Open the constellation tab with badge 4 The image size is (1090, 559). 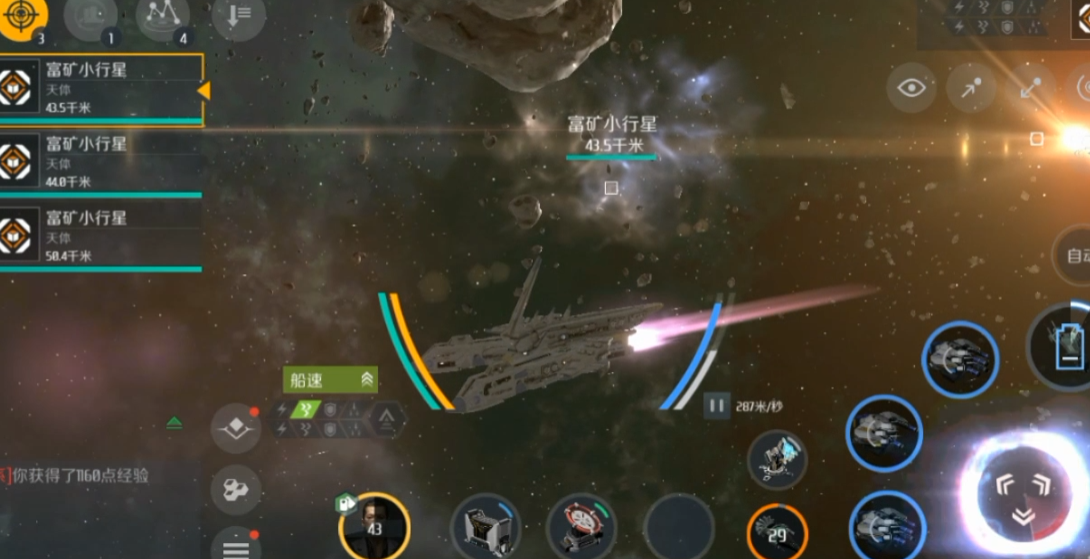click(x=163, y=19)
